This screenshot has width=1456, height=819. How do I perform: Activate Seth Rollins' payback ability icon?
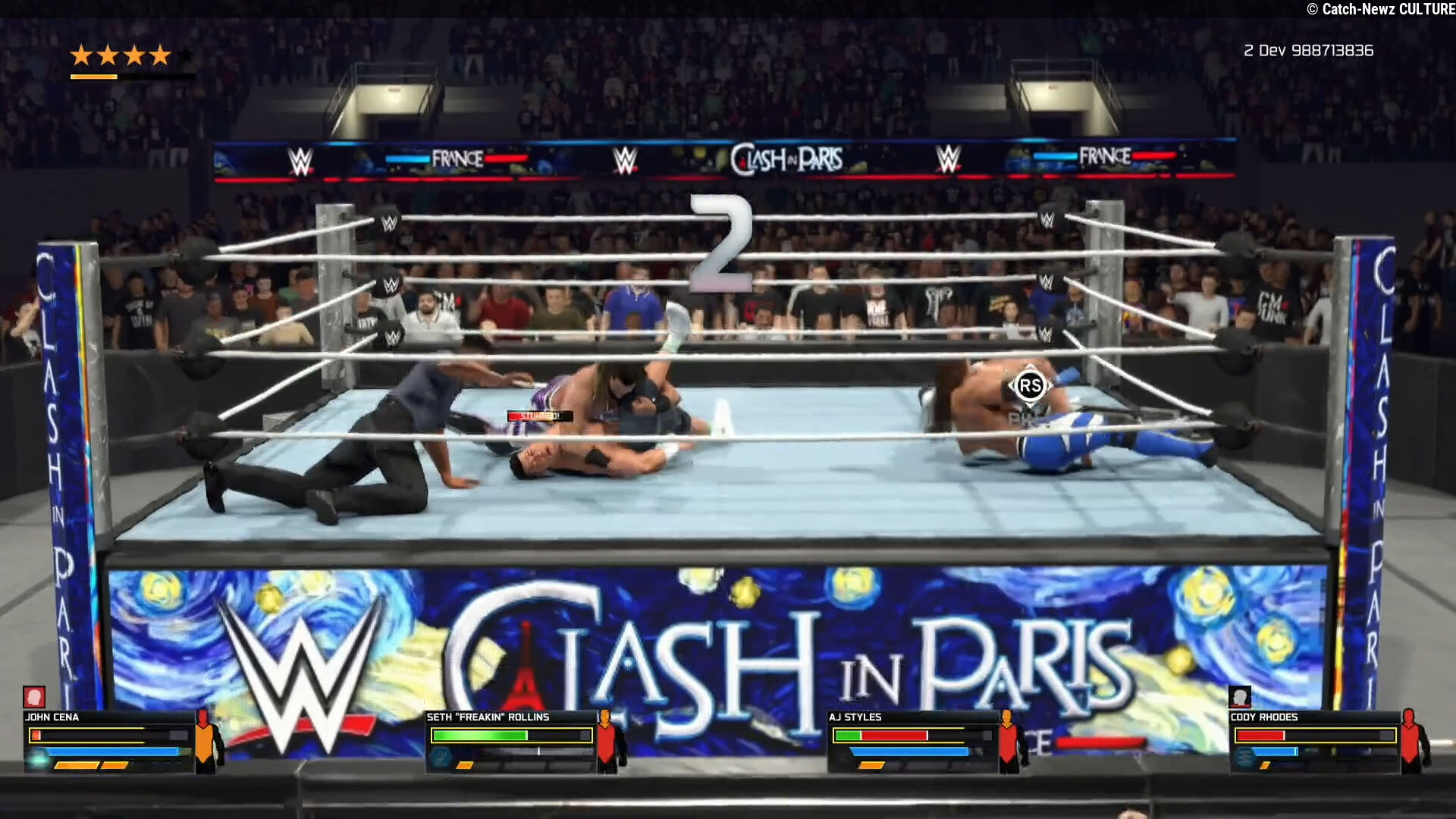coord(441,757)
